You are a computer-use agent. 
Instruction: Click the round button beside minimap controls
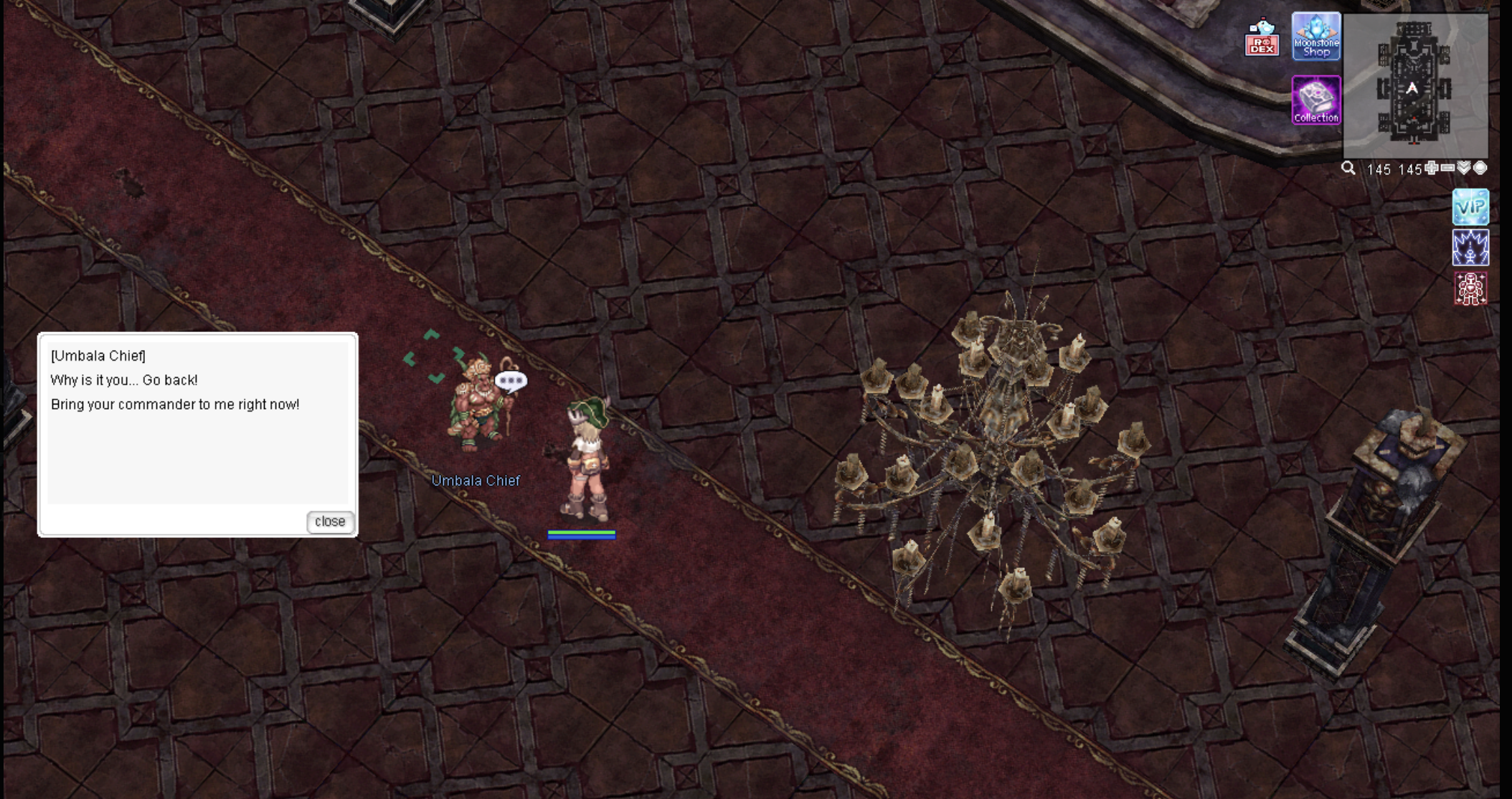point(1480,168)
